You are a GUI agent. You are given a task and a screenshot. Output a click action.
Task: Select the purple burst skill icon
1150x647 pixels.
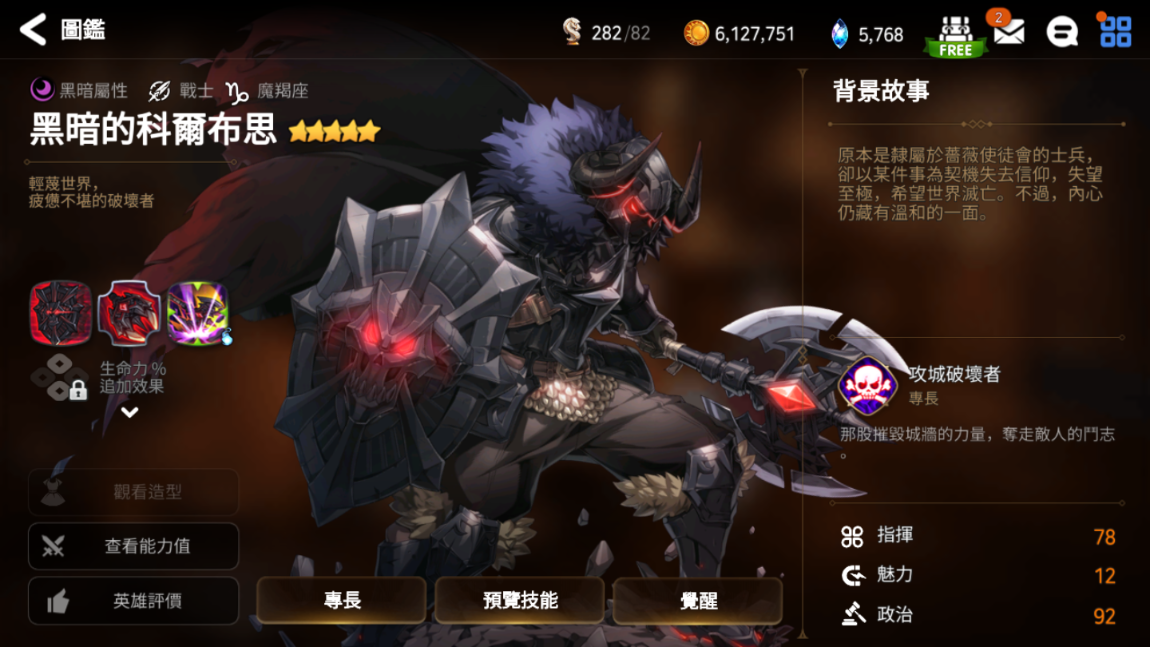[197, 313]
